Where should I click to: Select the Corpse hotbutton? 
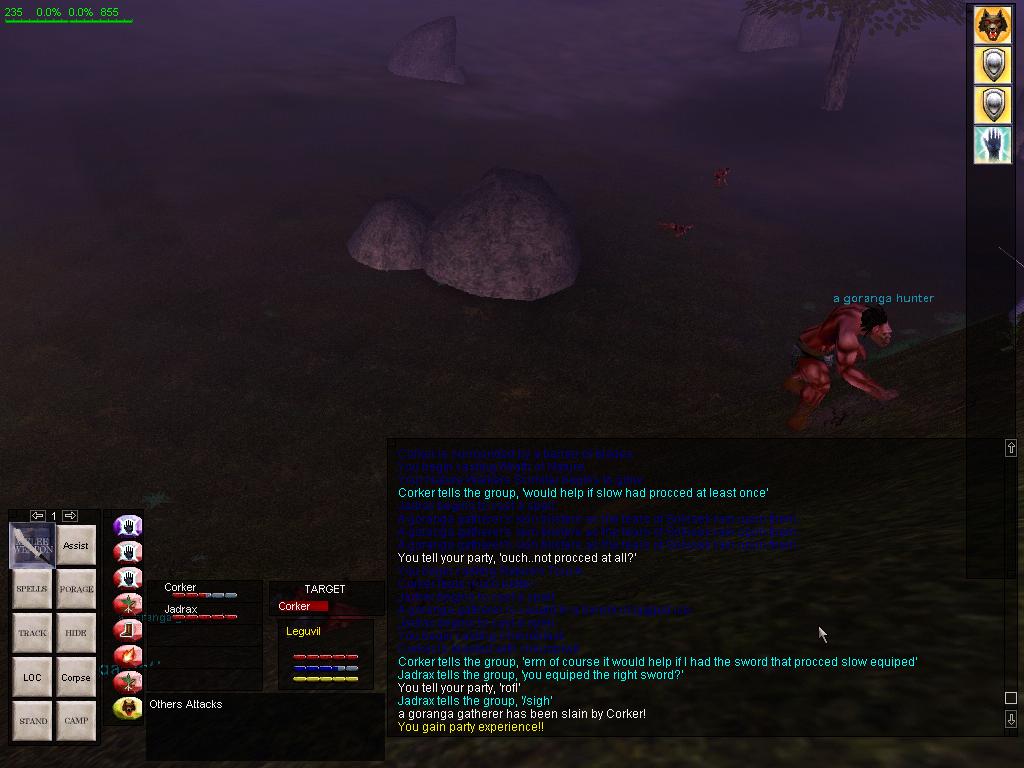76,677
